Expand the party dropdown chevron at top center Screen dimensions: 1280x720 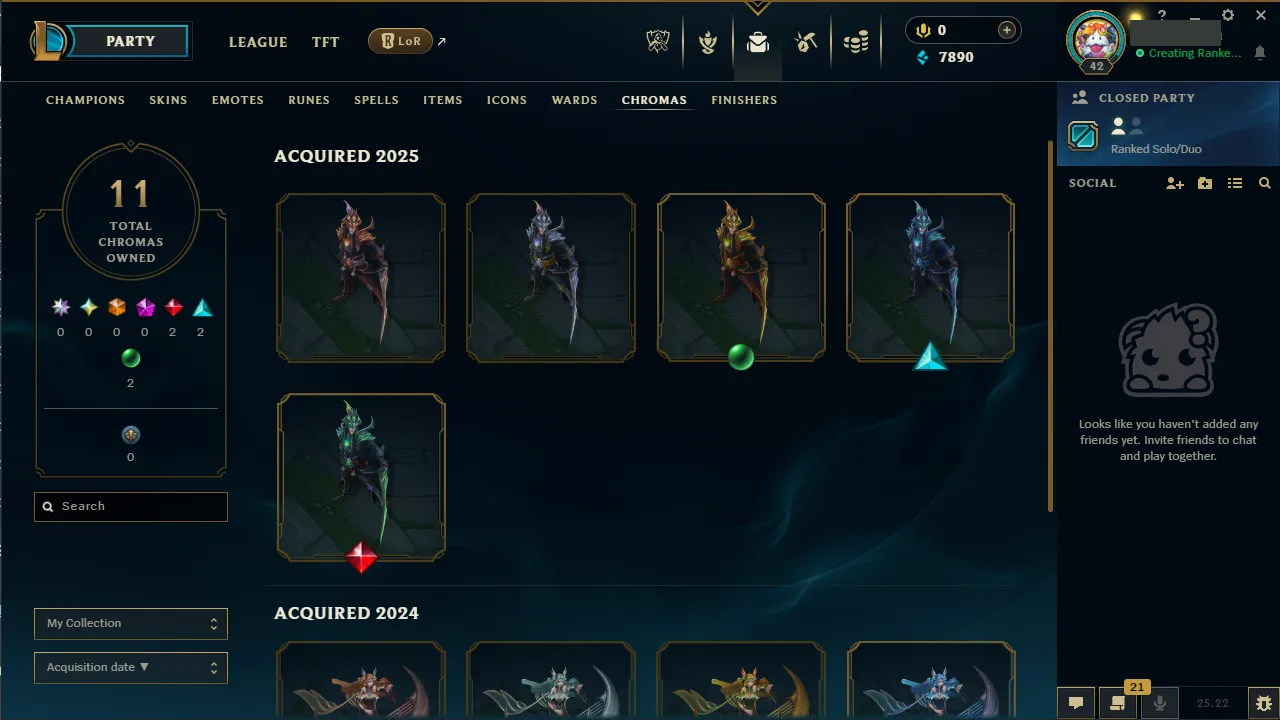(757, 8)
